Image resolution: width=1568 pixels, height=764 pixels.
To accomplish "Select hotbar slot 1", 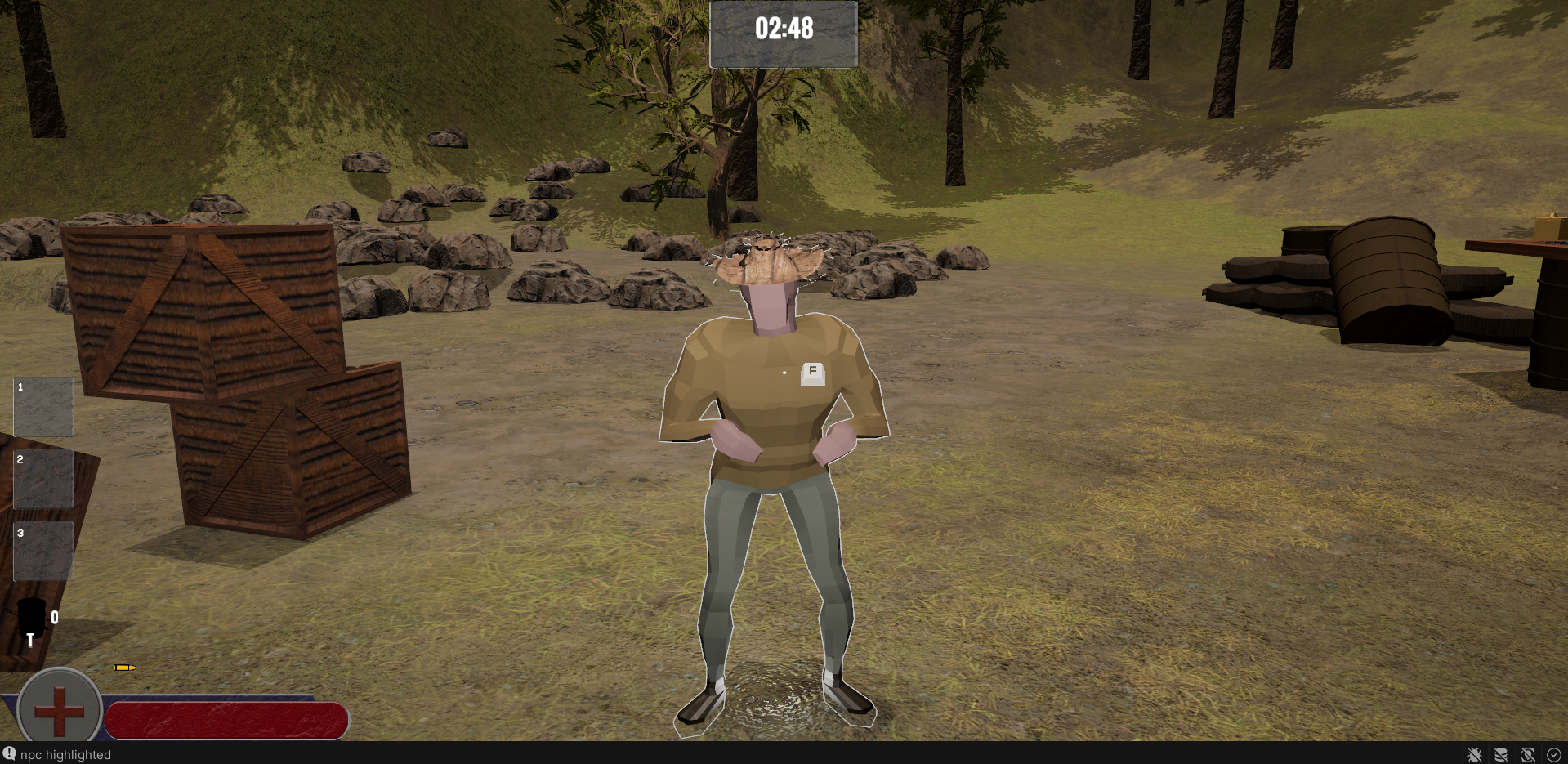I will tap(43, 406).
